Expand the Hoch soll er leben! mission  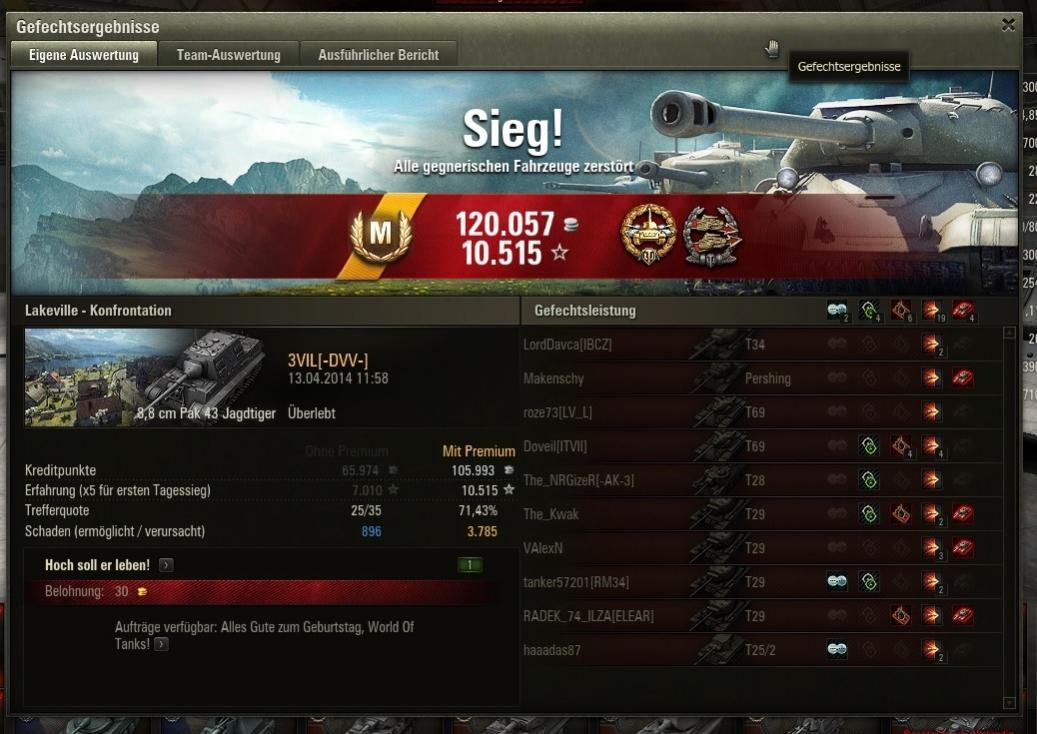pos(166,565)
